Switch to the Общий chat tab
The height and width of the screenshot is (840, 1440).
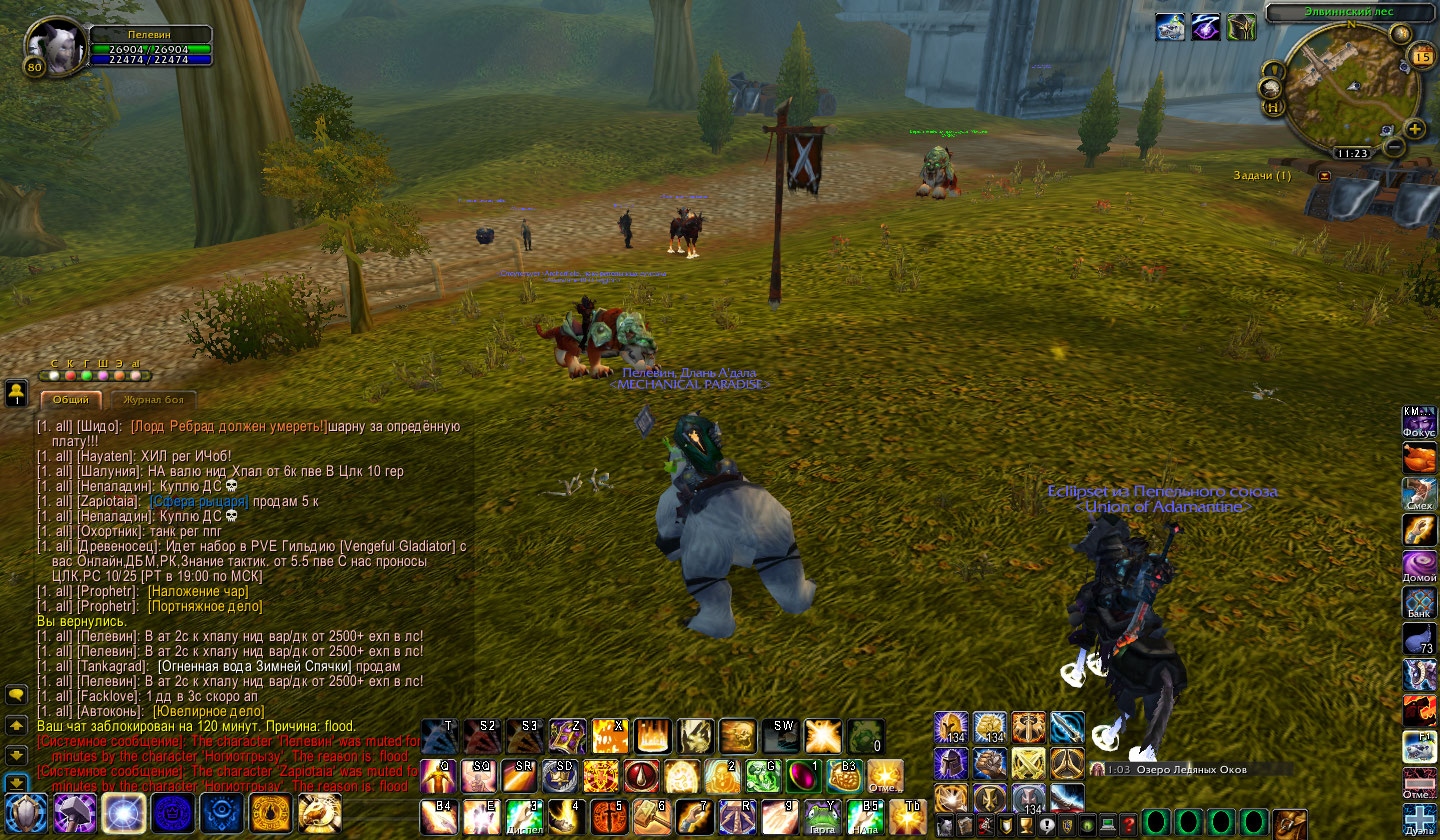point(71,400)
